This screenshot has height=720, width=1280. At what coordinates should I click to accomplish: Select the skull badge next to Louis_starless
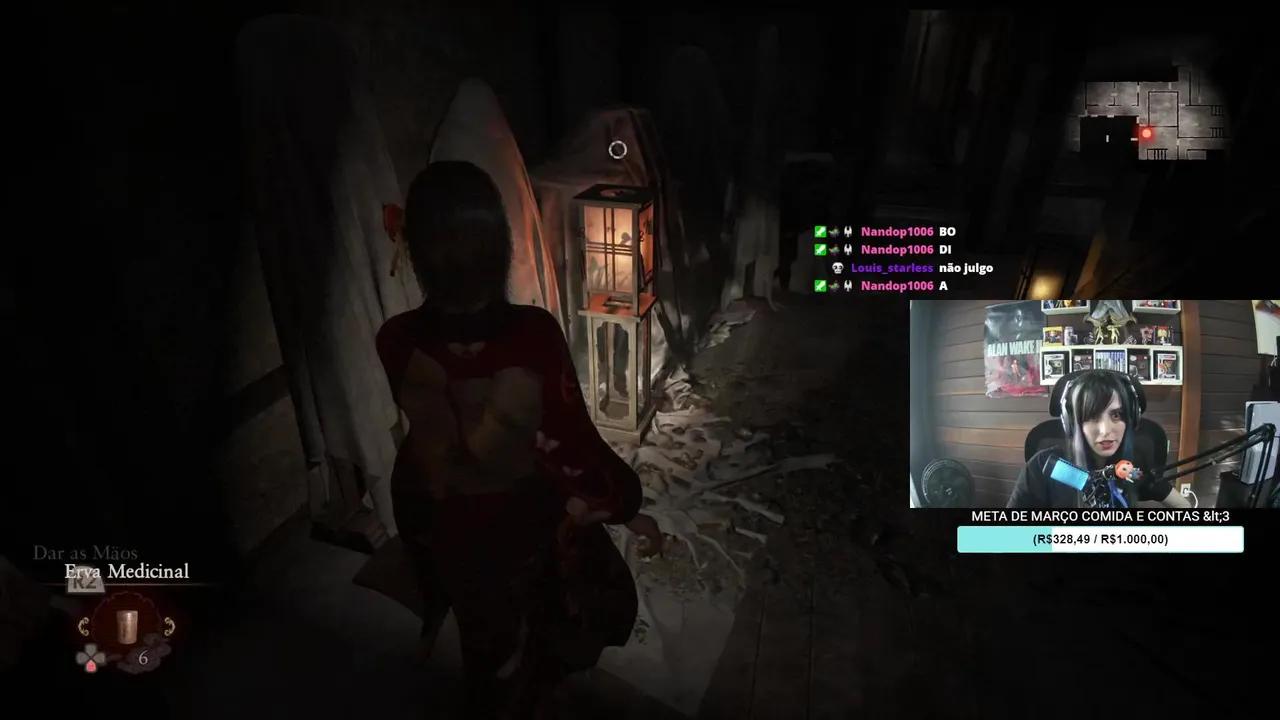click(x=837, y=267)
